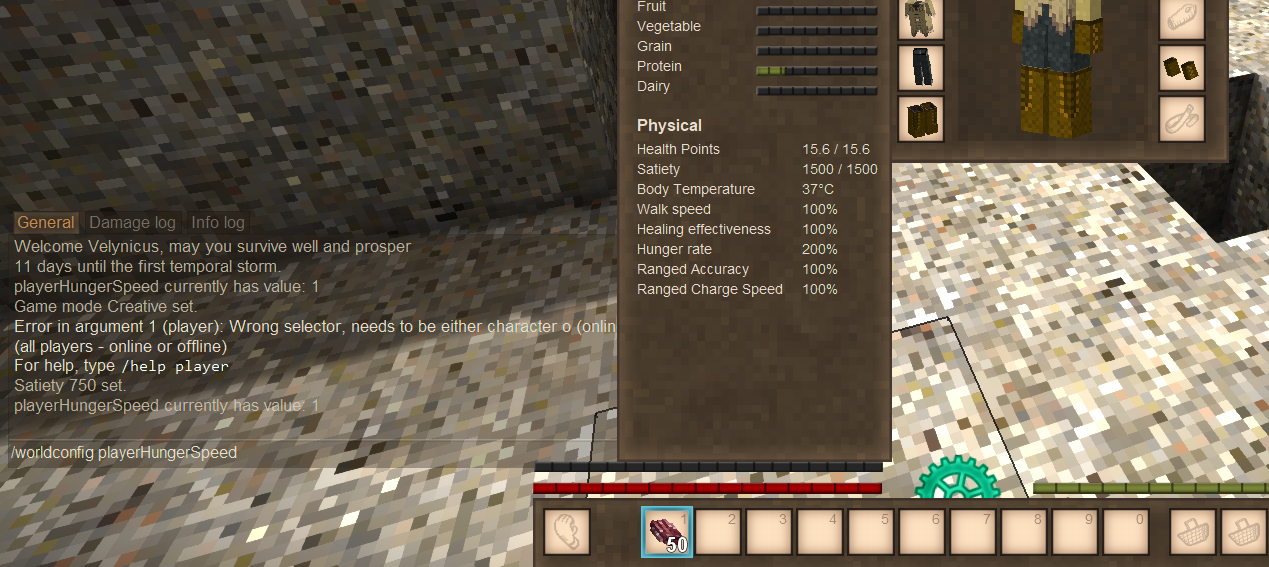Viewport: 1269px width, 567px height.
Task: Switch to the Damage log chat tab
Action: click(x=132, y=223)
